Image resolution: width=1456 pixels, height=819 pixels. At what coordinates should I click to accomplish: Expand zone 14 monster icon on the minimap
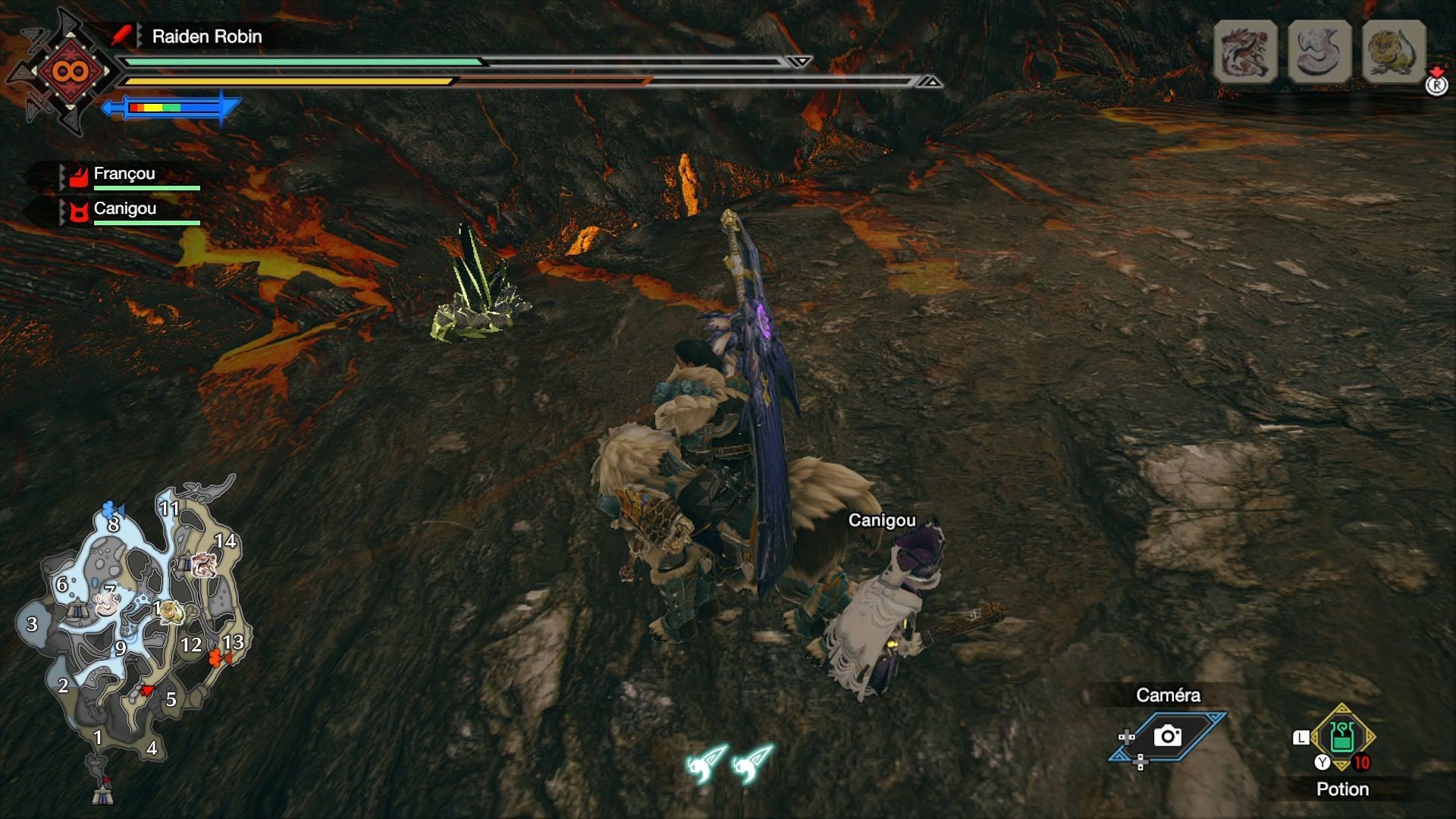coord(203,565)
